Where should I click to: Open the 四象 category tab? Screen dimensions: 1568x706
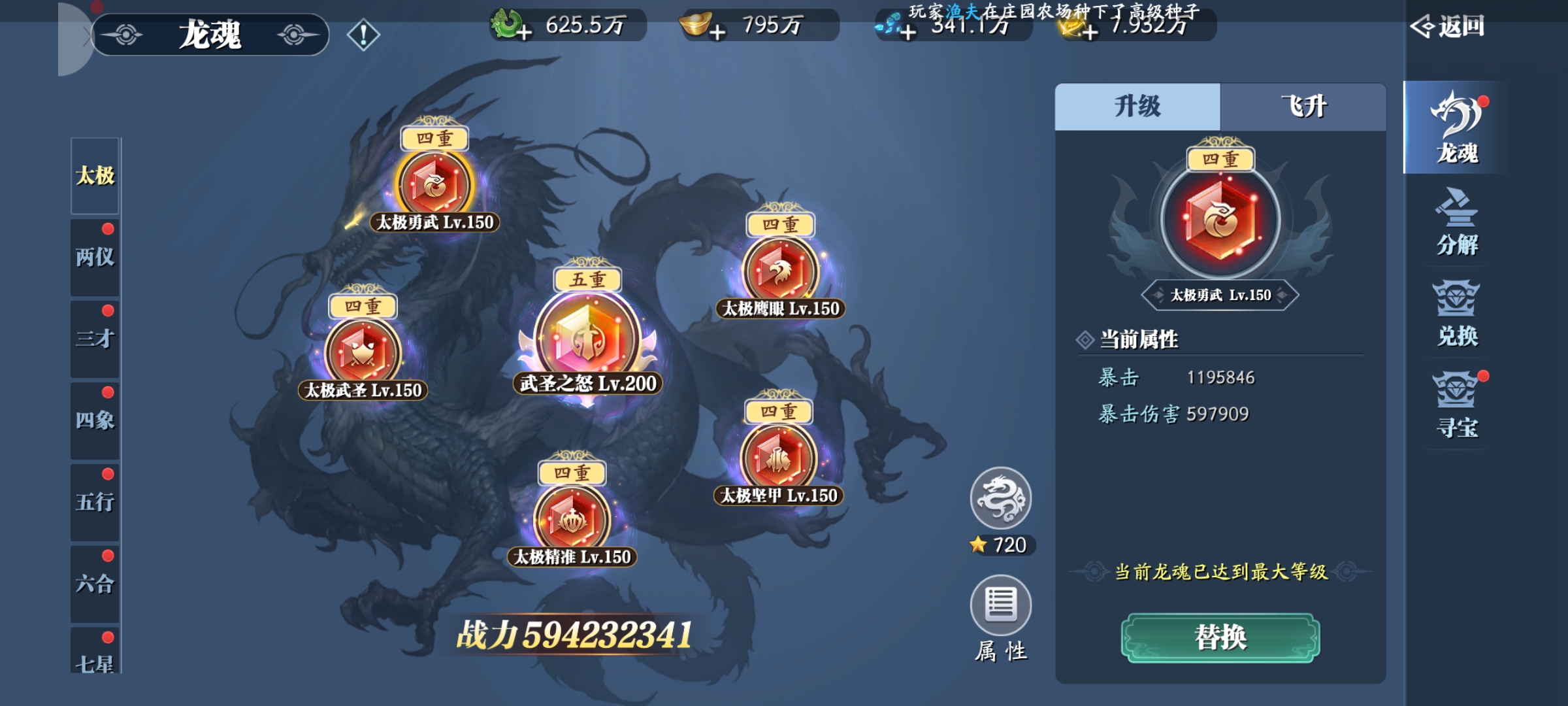click(95, 420)
